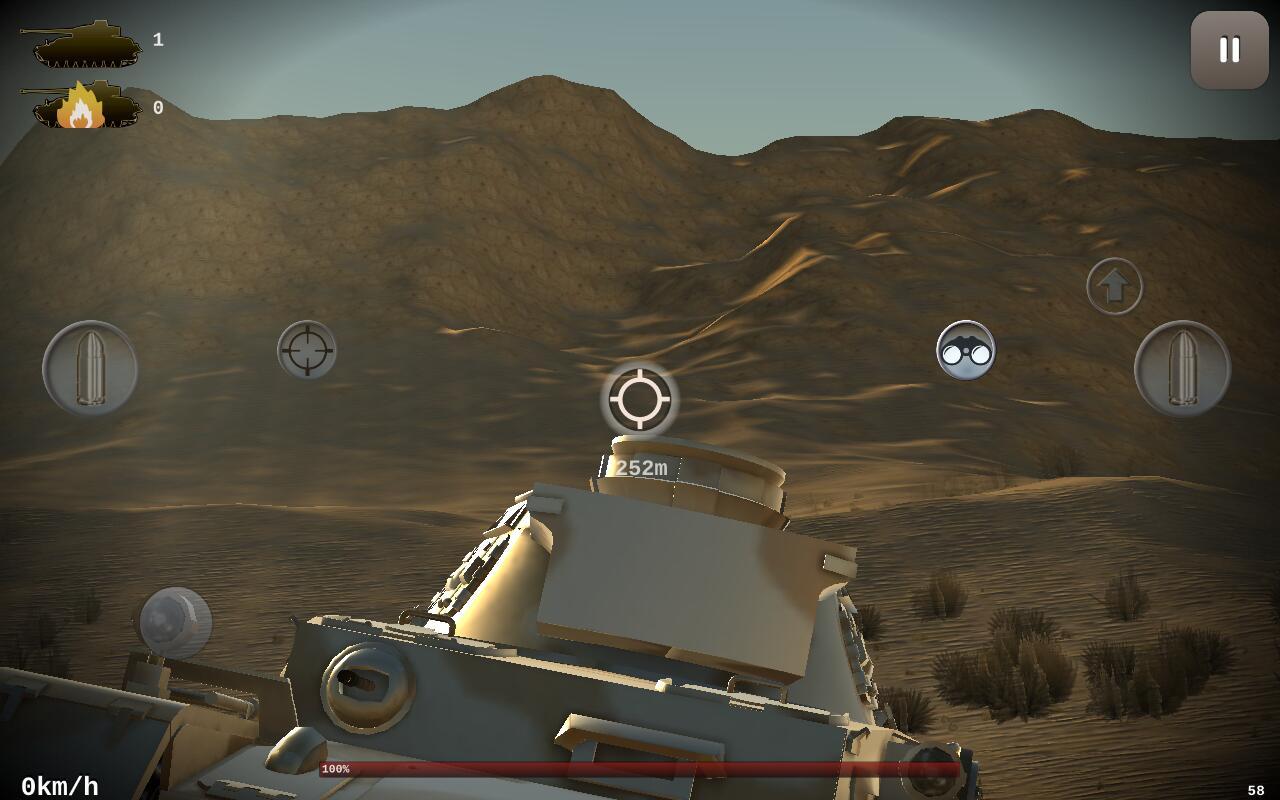1280x800 pixels.
Task: Pause the game
Action: point(1229,50)
